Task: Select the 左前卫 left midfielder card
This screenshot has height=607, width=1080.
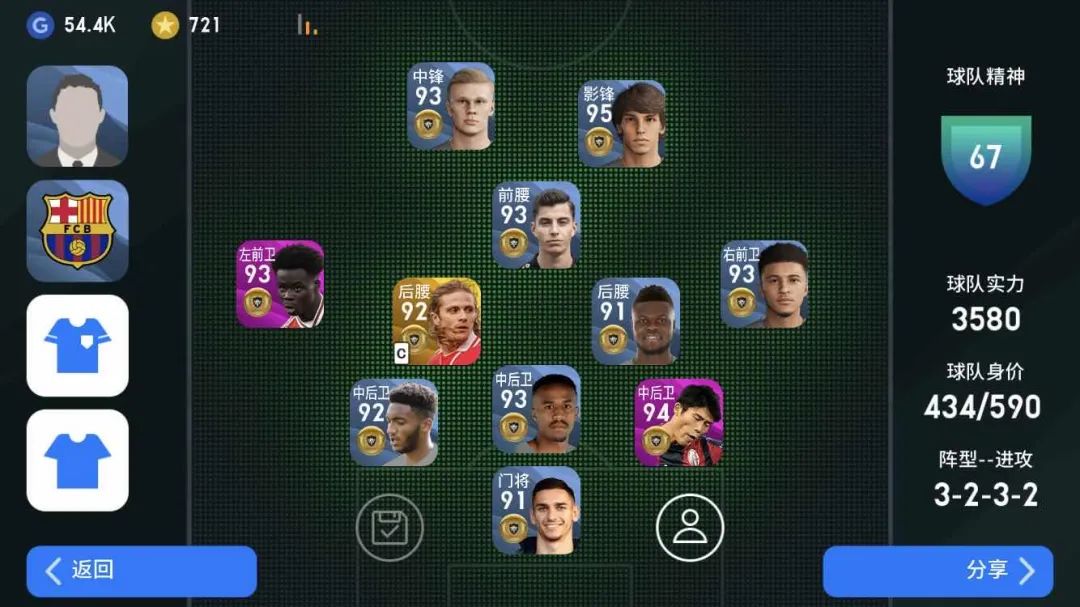Action: [x=280, y=284]
